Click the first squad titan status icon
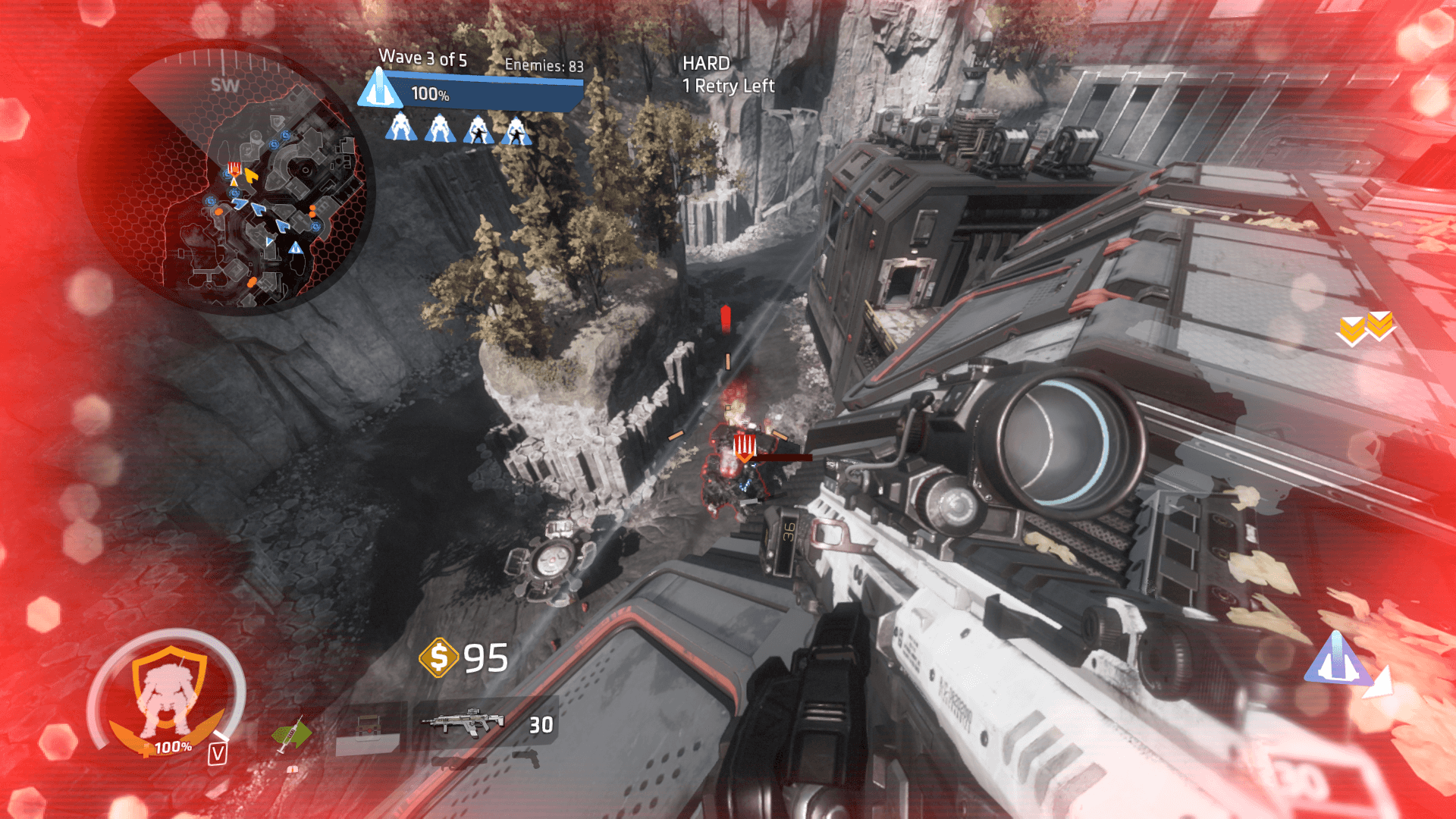1456x819 pixels. [x=400, y=128]
